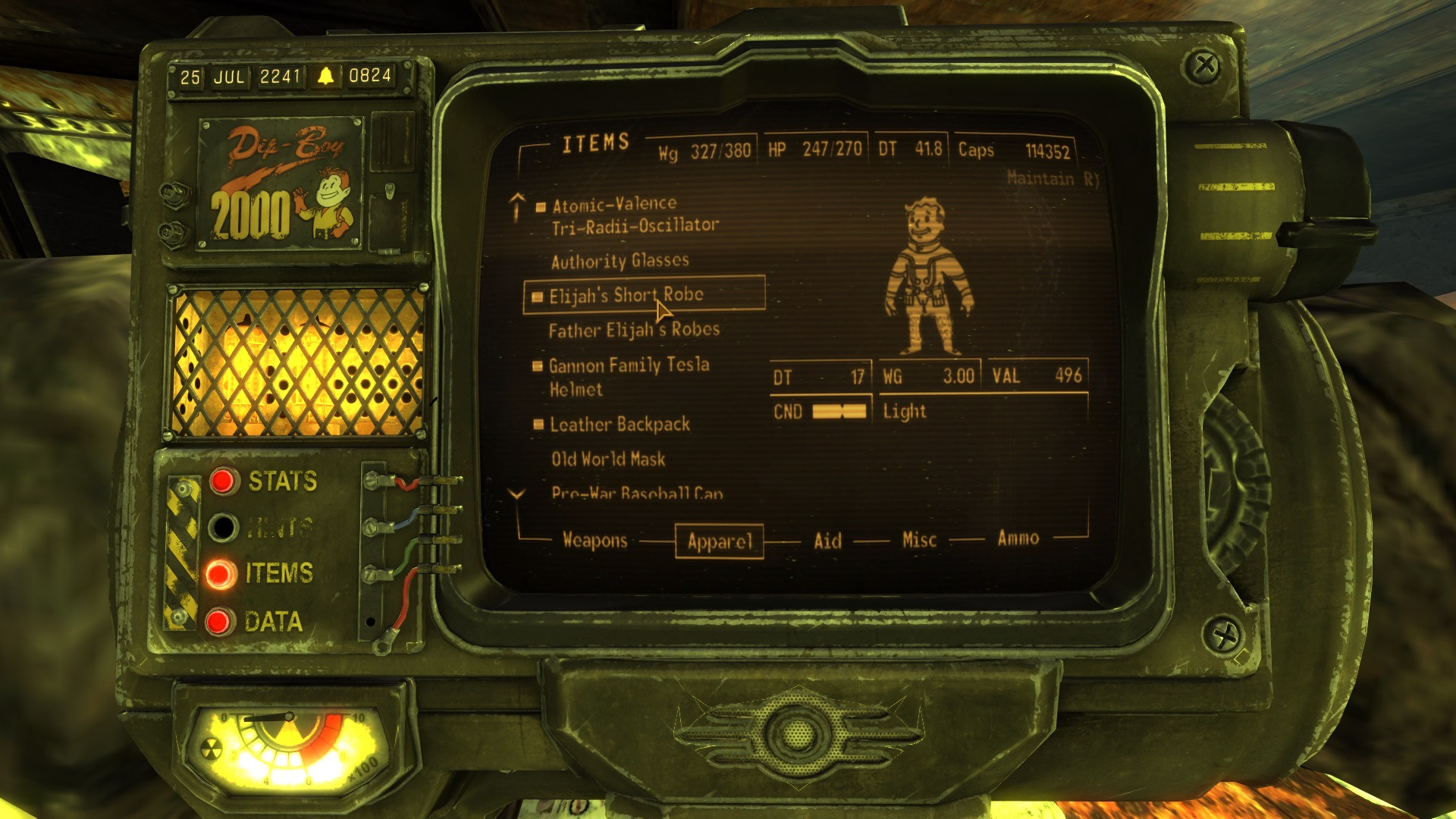Select Elijah's Short Robe
Image resolution: width=1456 pixels, height=819 pixels.
point(626,296)
